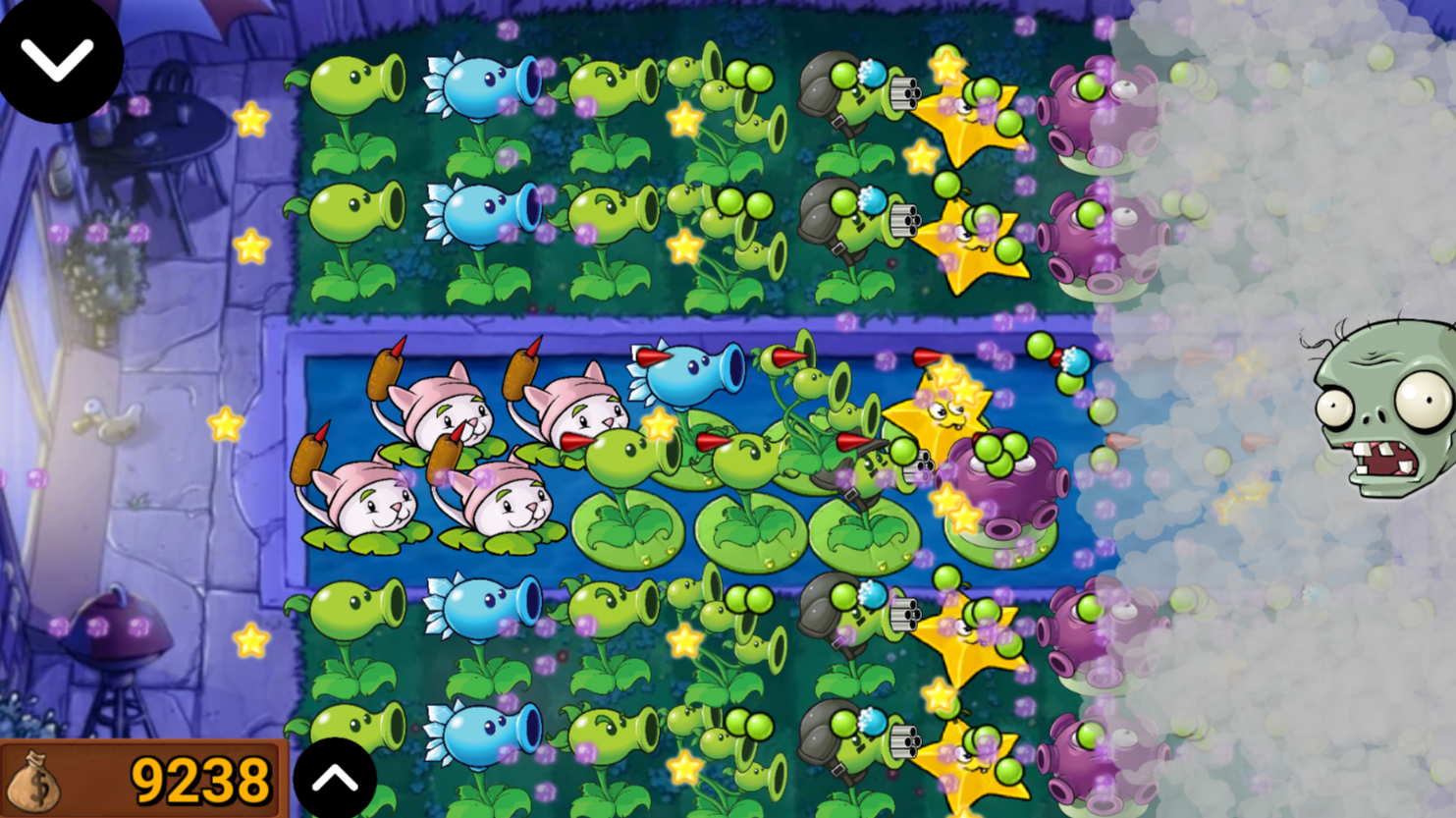Open the coin counter panel
The image size is (1456, 818).
pyautogui.click(x=142, y=779)
